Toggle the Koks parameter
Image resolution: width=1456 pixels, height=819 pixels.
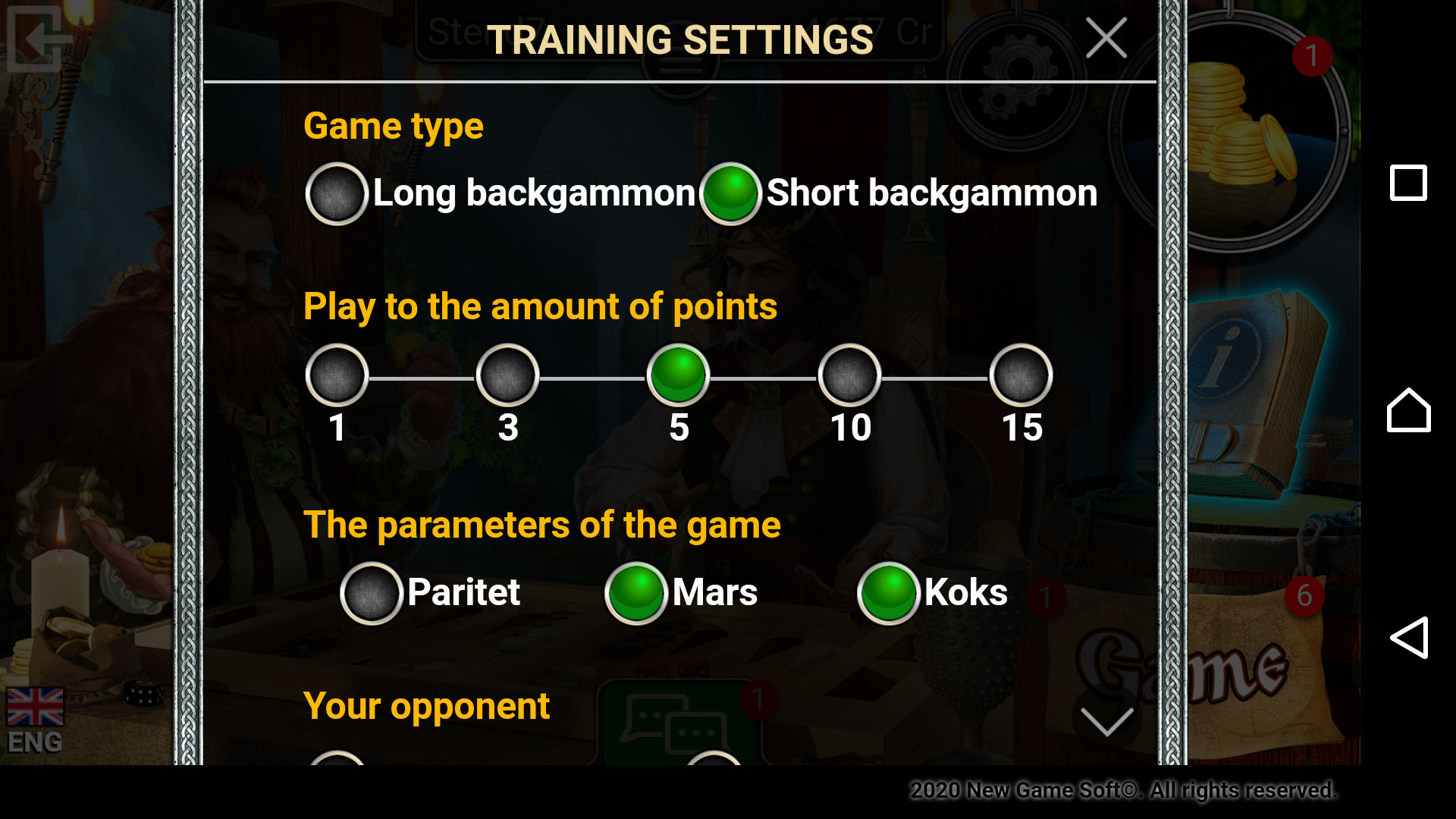(888, 593)
